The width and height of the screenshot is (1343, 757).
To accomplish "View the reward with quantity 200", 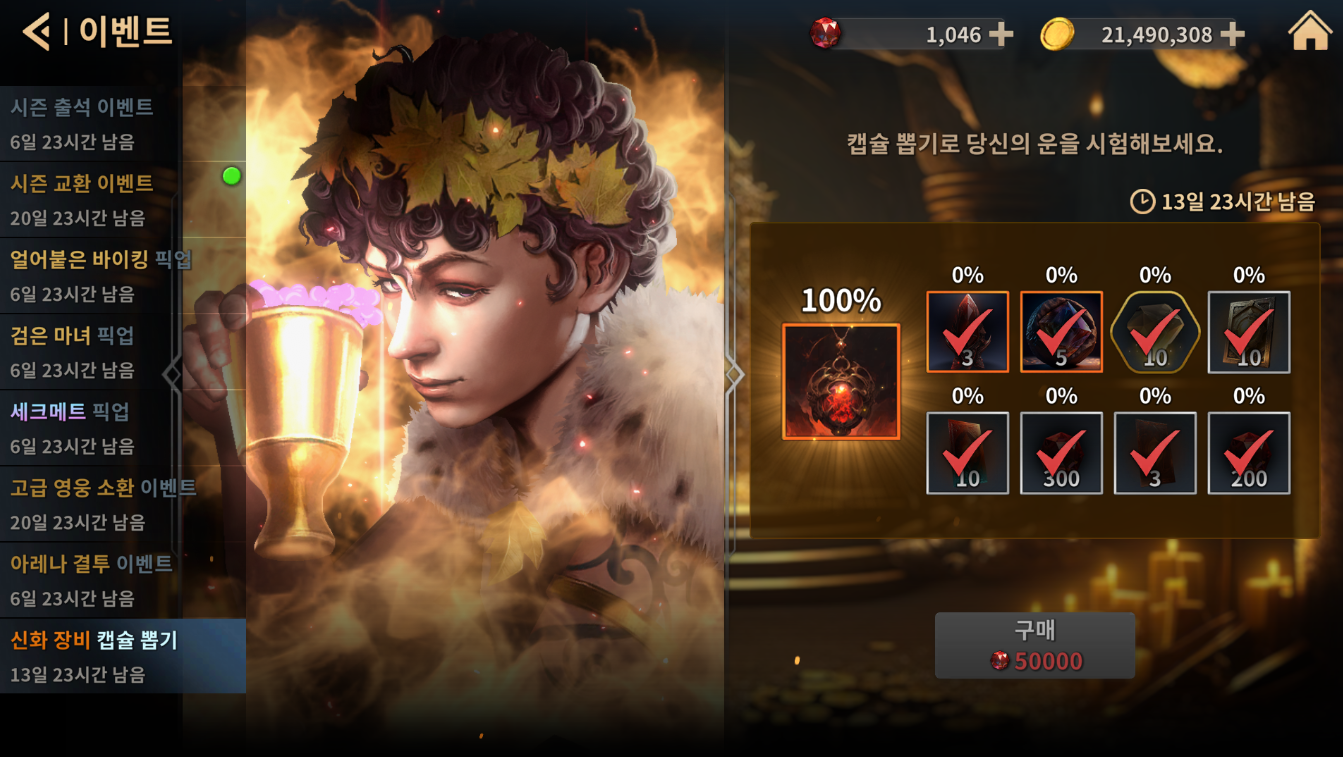I will point(1249,453).
